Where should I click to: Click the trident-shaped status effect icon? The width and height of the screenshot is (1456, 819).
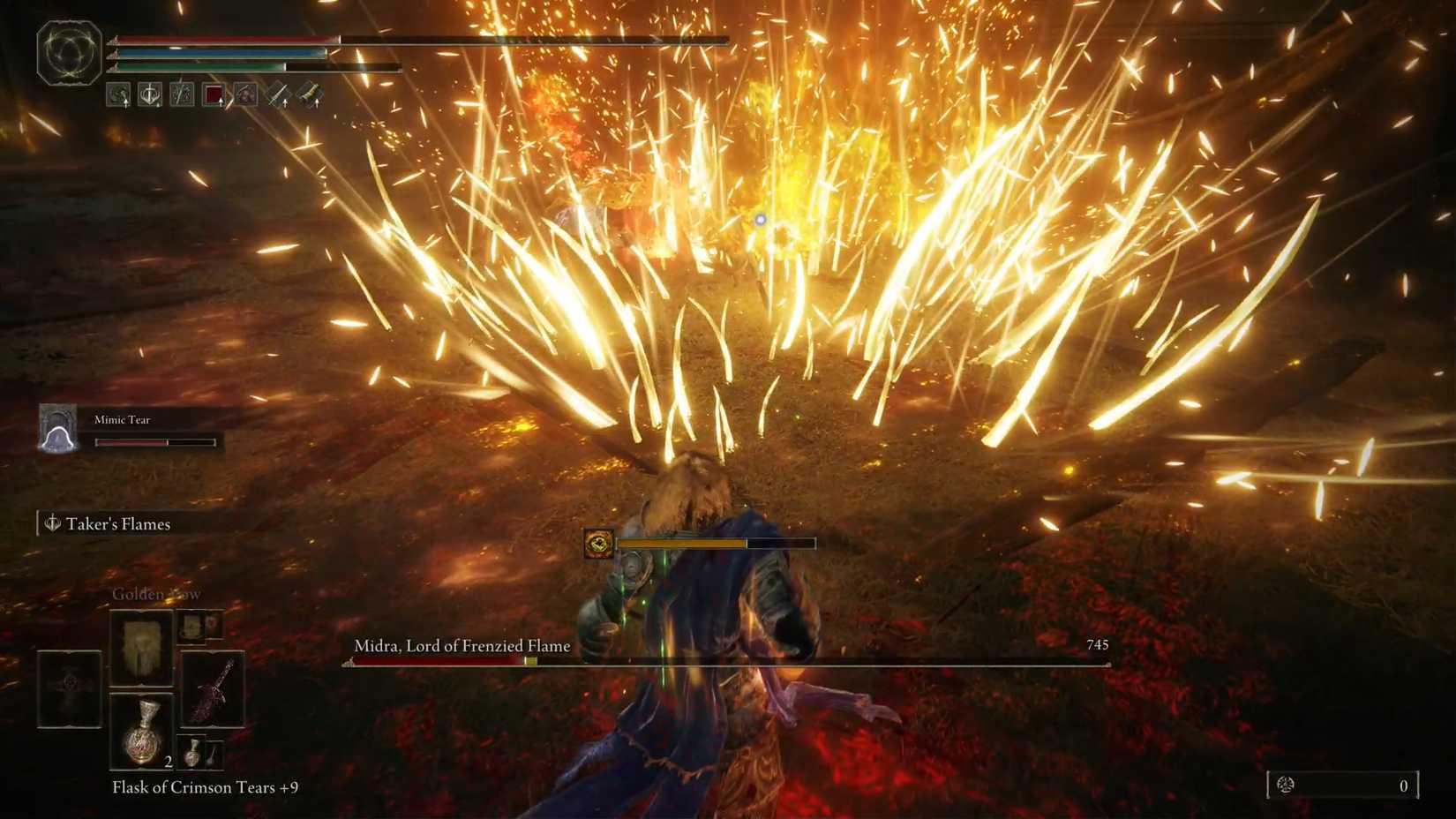tap(151, 94)
